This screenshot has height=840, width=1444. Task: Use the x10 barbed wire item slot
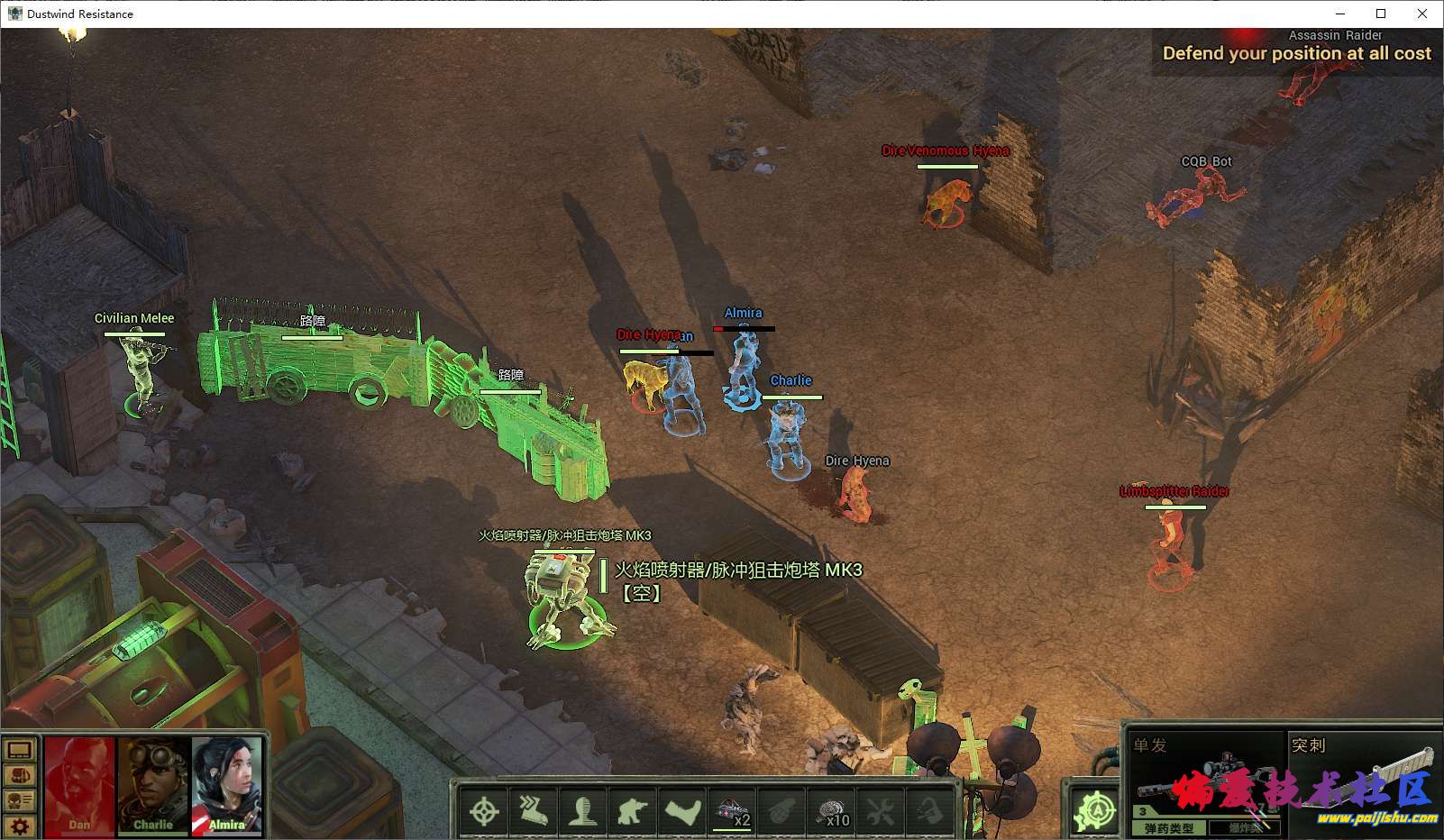point(831,811)
